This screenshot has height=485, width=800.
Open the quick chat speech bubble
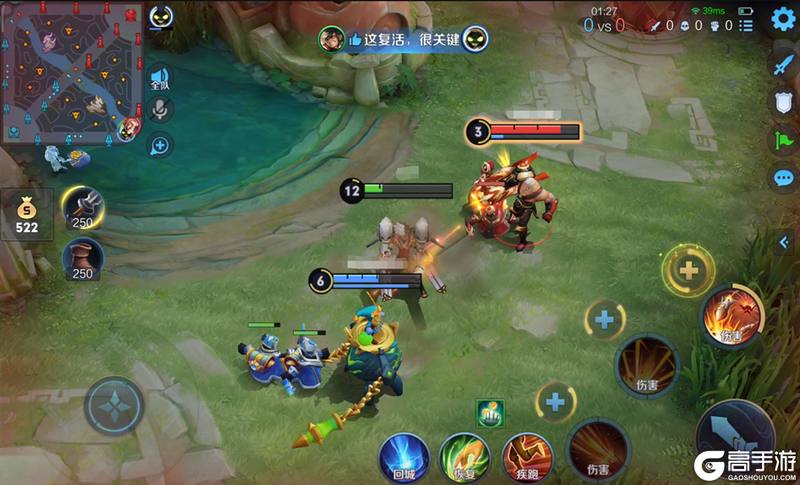pyautogui.click(x=783, y=178)
